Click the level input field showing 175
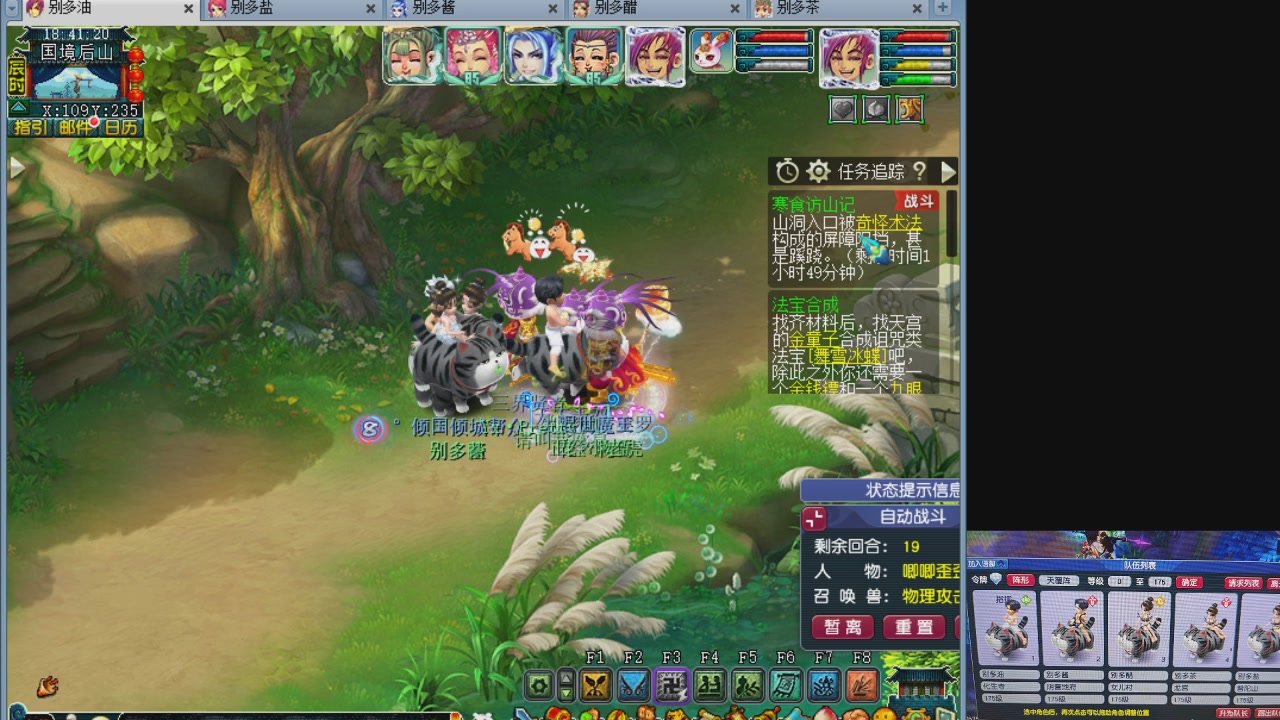 click(1160, 581)
